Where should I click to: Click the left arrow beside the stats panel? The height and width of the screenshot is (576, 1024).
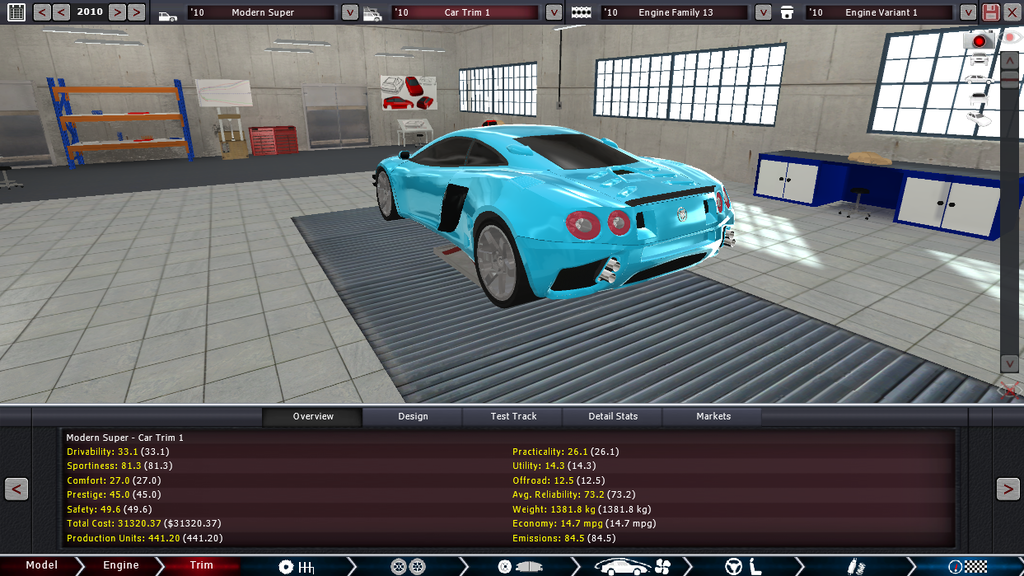pos(16,489)
